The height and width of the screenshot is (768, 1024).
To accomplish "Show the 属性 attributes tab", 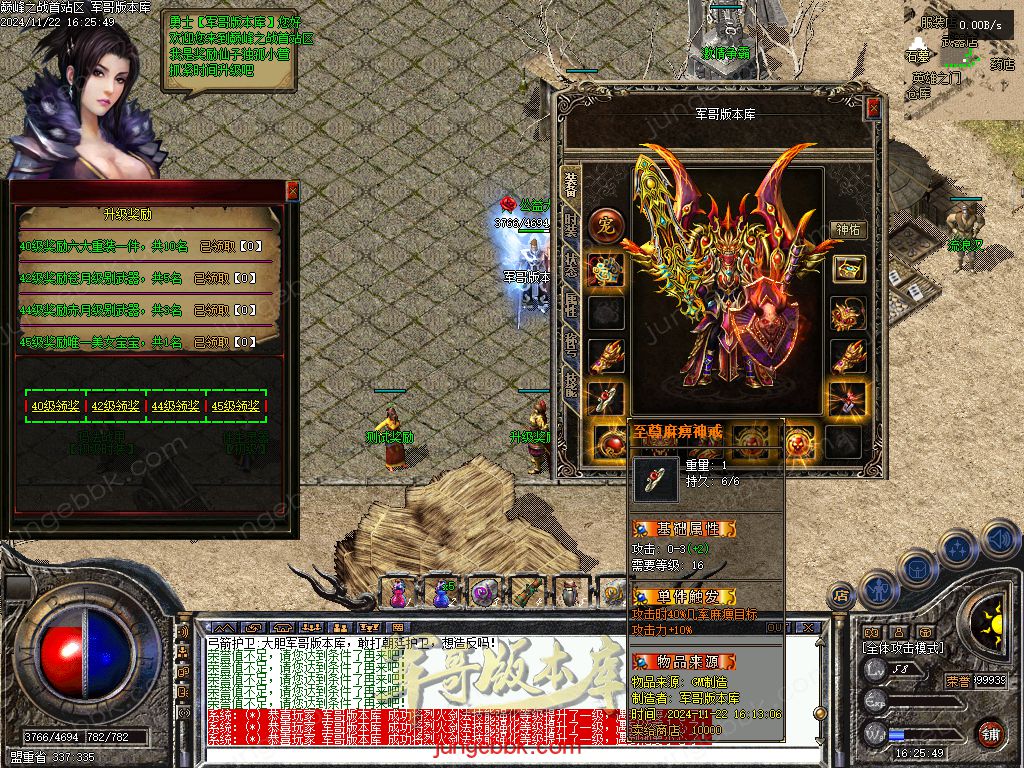I will [571, 306].
